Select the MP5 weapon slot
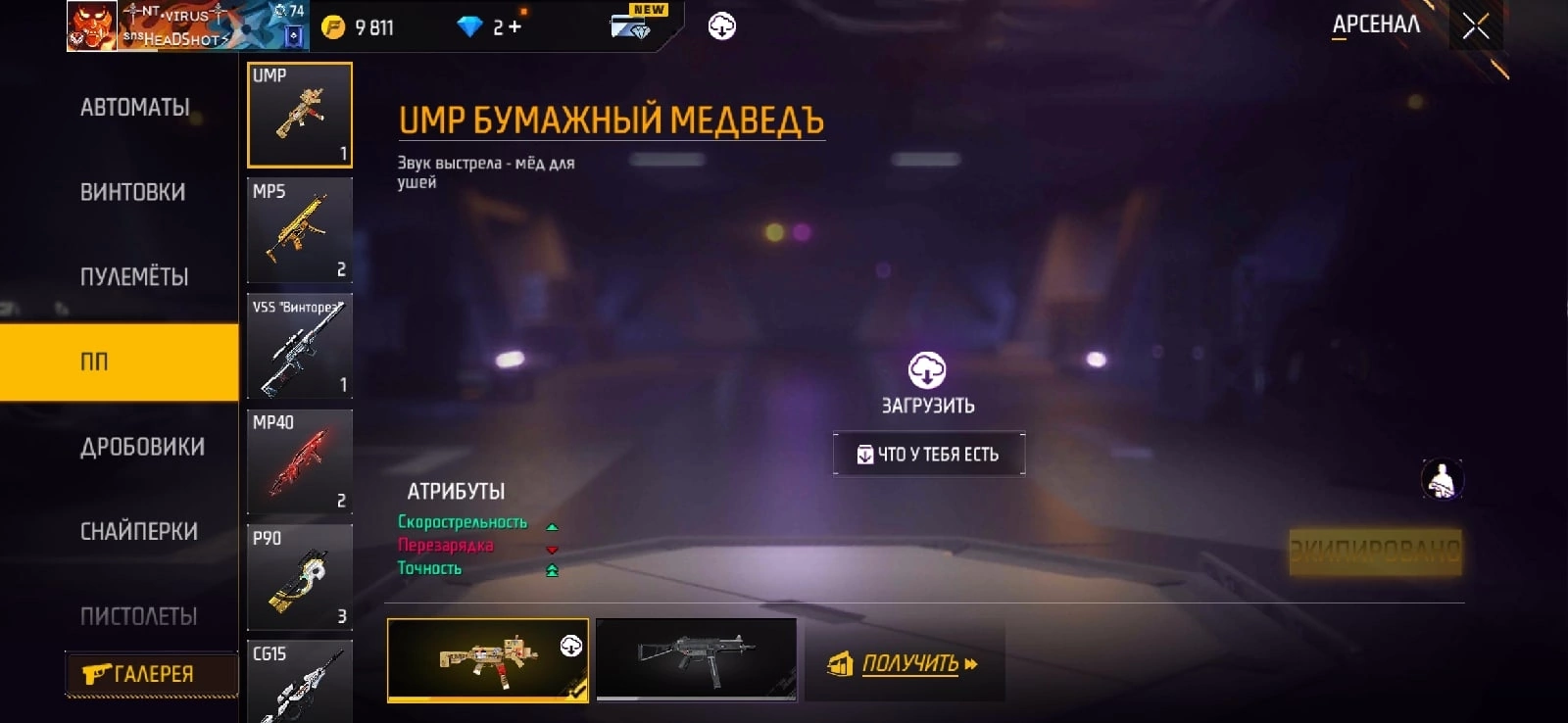Screen dimensions: 1568x723 pyautogui.click(x=300, y=231)
